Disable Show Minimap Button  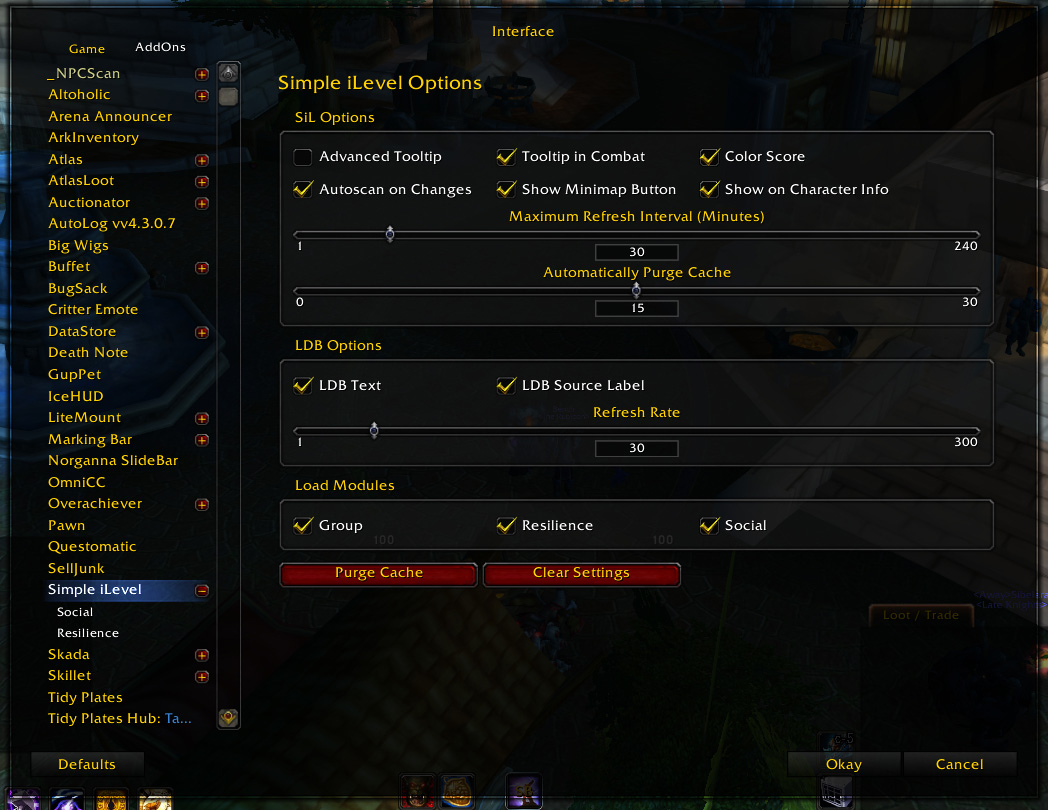tap(507, 189)
